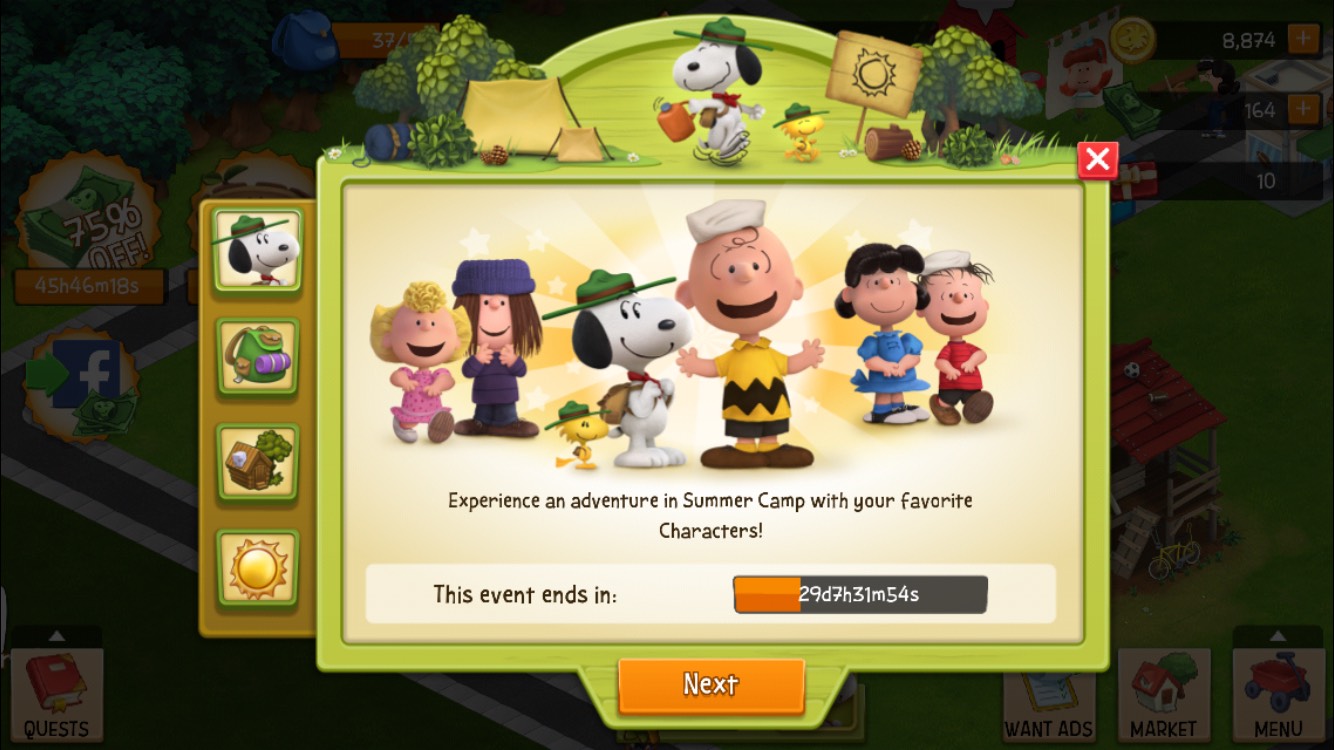Image resolution: width=1334 pixels, height=750 pixels.
Task: Switch to the green backpack tab
Action: click(257, 357)
